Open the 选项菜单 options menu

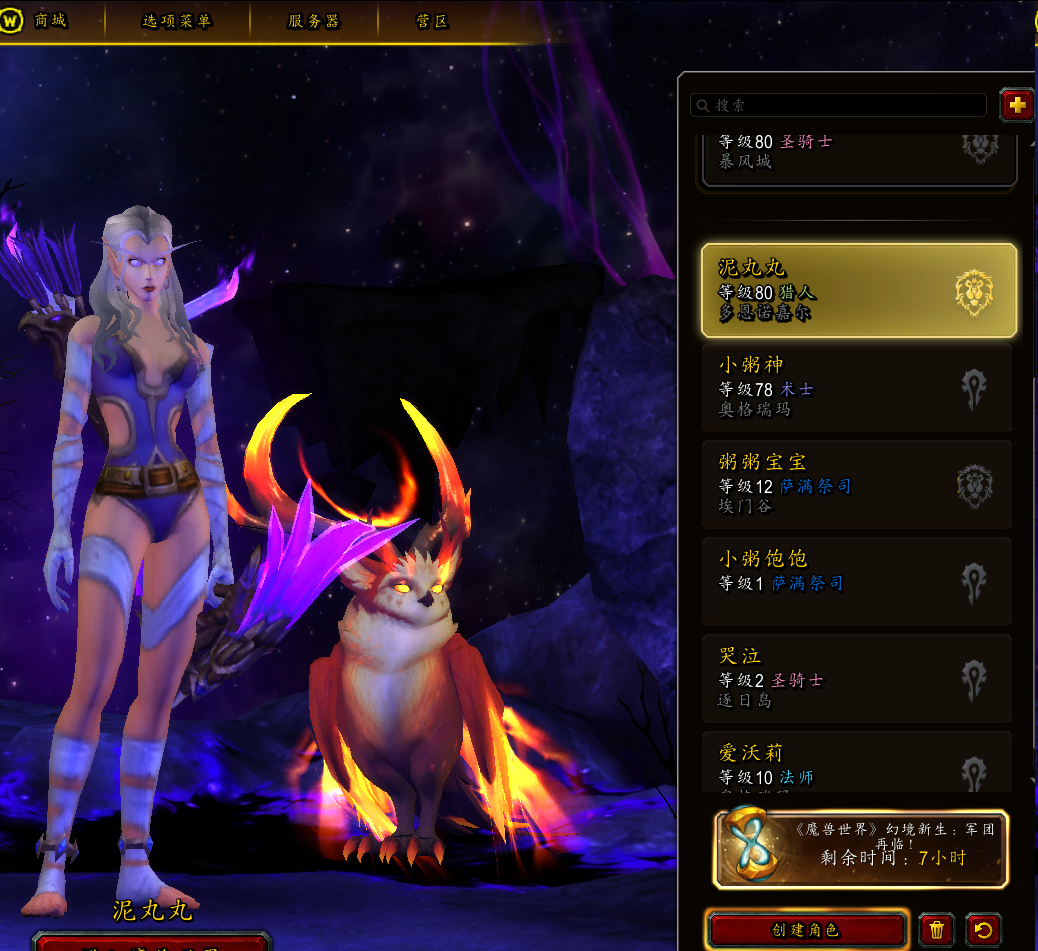(x=176, y=21)
